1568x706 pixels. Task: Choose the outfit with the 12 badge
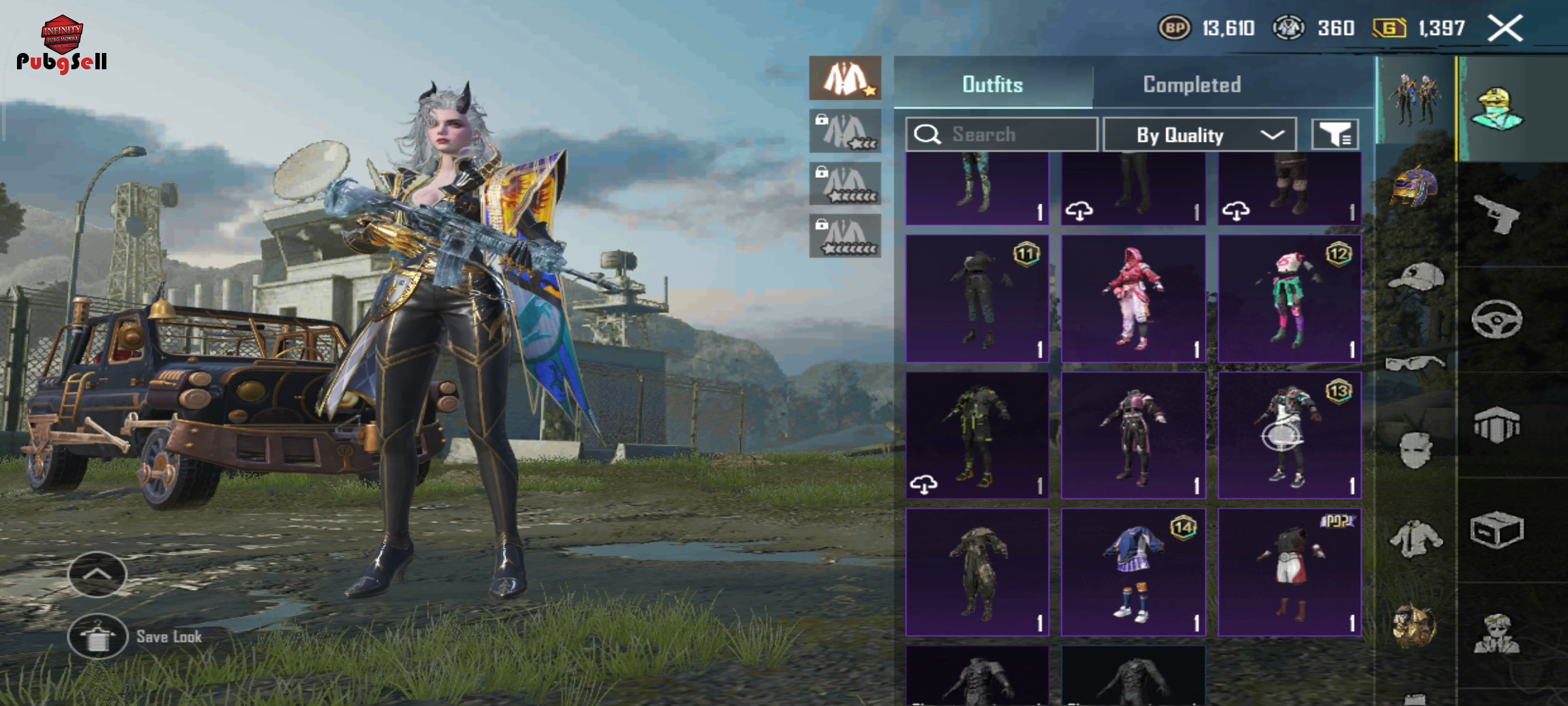[x=1290, y=299]
